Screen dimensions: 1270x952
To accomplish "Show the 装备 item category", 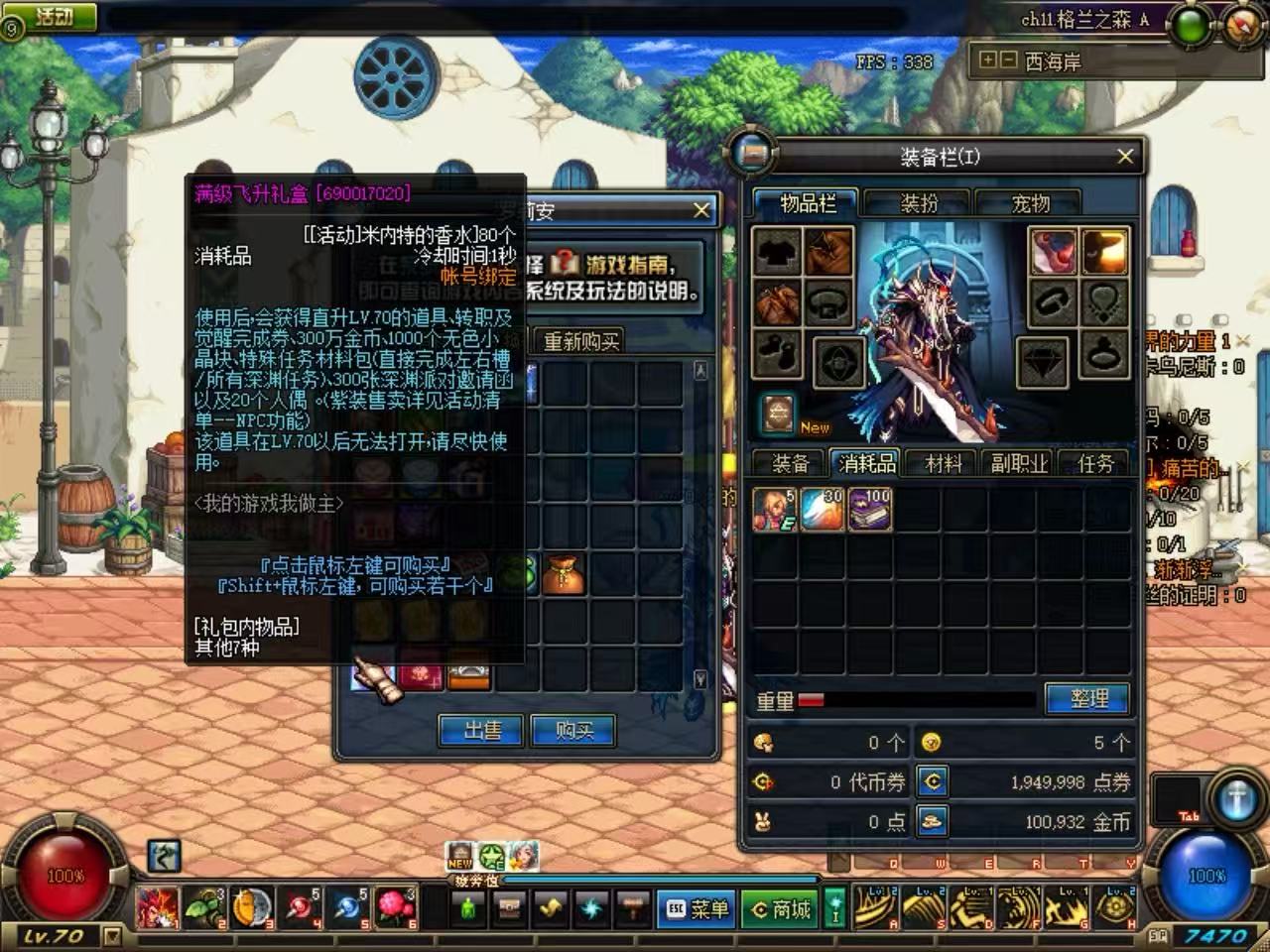I will pyautogui.click(x=790, y=463).
